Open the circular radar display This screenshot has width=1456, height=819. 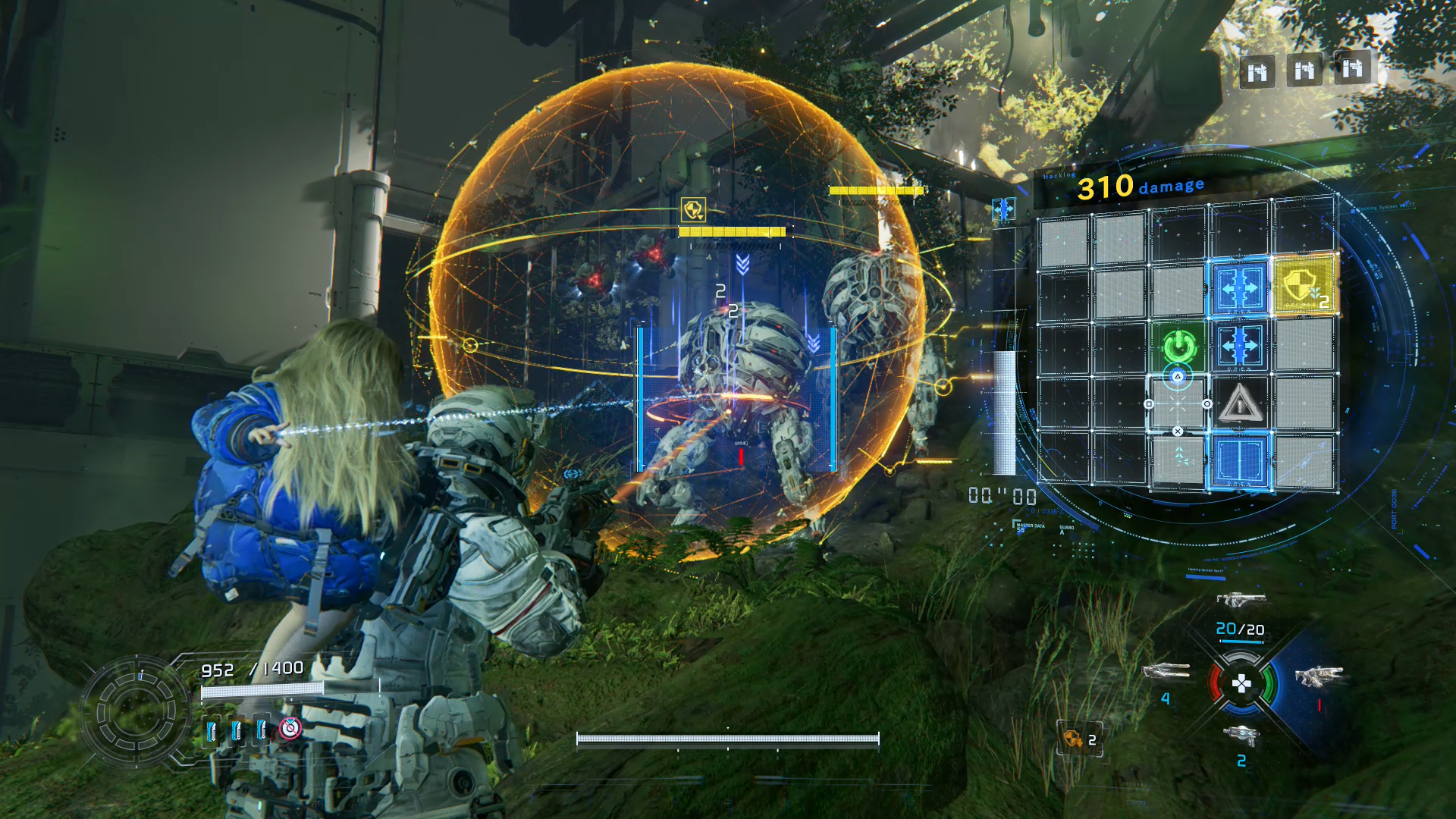tap(136, 711)
